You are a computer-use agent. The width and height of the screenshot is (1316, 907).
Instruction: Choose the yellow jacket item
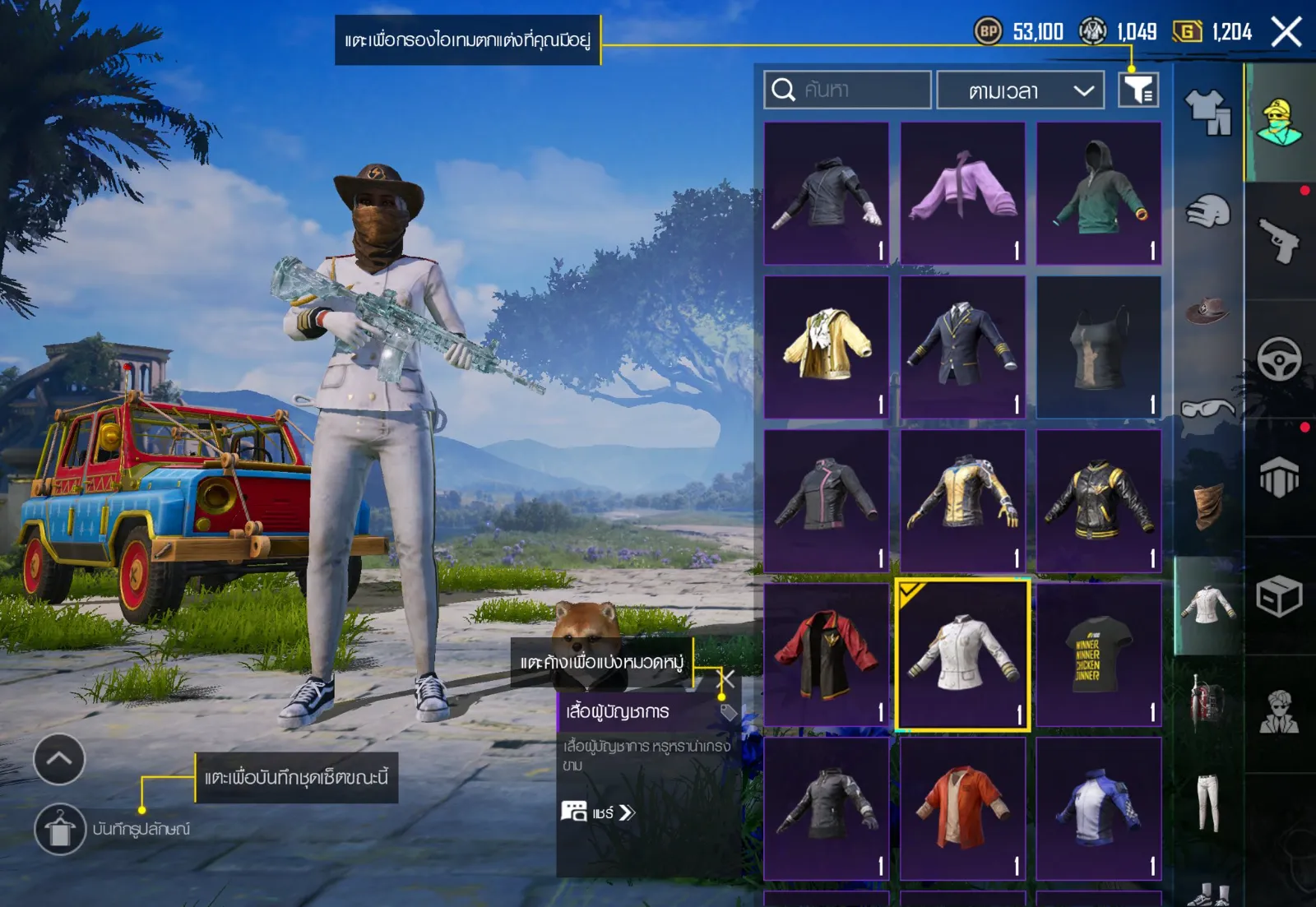[x=827, y=347]
